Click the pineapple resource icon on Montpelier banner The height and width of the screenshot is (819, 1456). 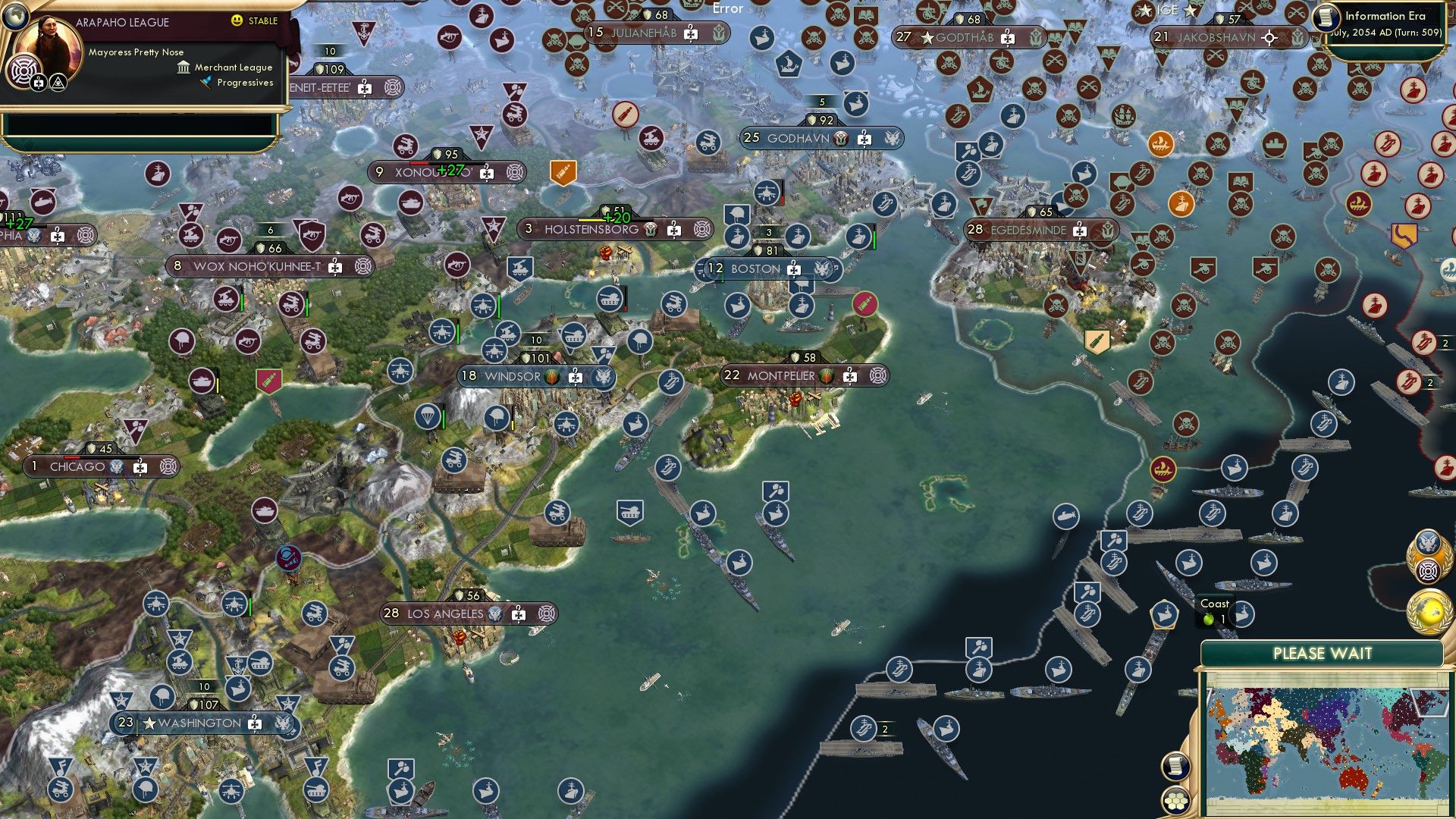pos(827,376)
